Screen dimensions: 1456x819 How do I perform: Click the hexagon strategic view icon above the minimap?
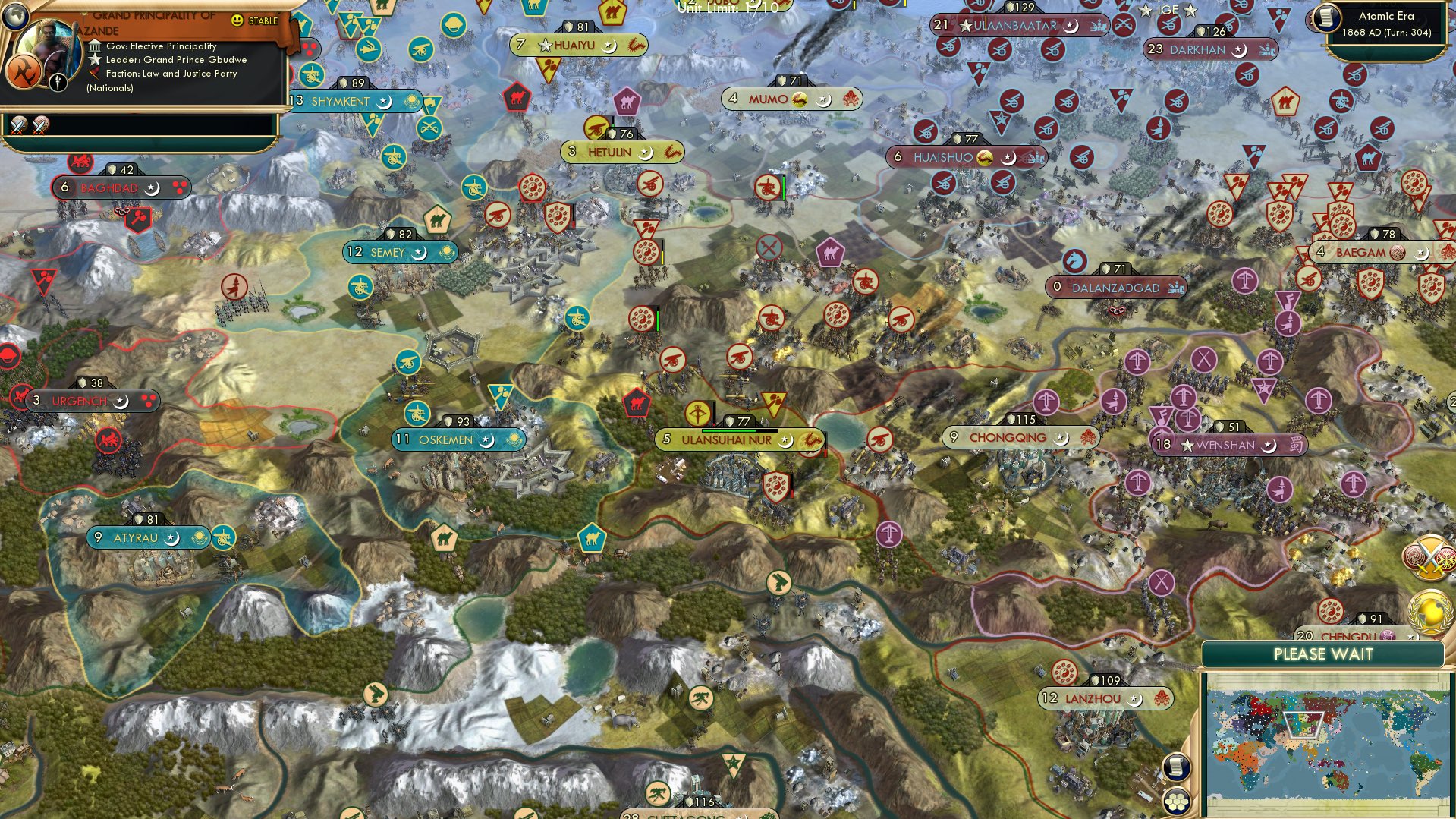pos(1175,799)
